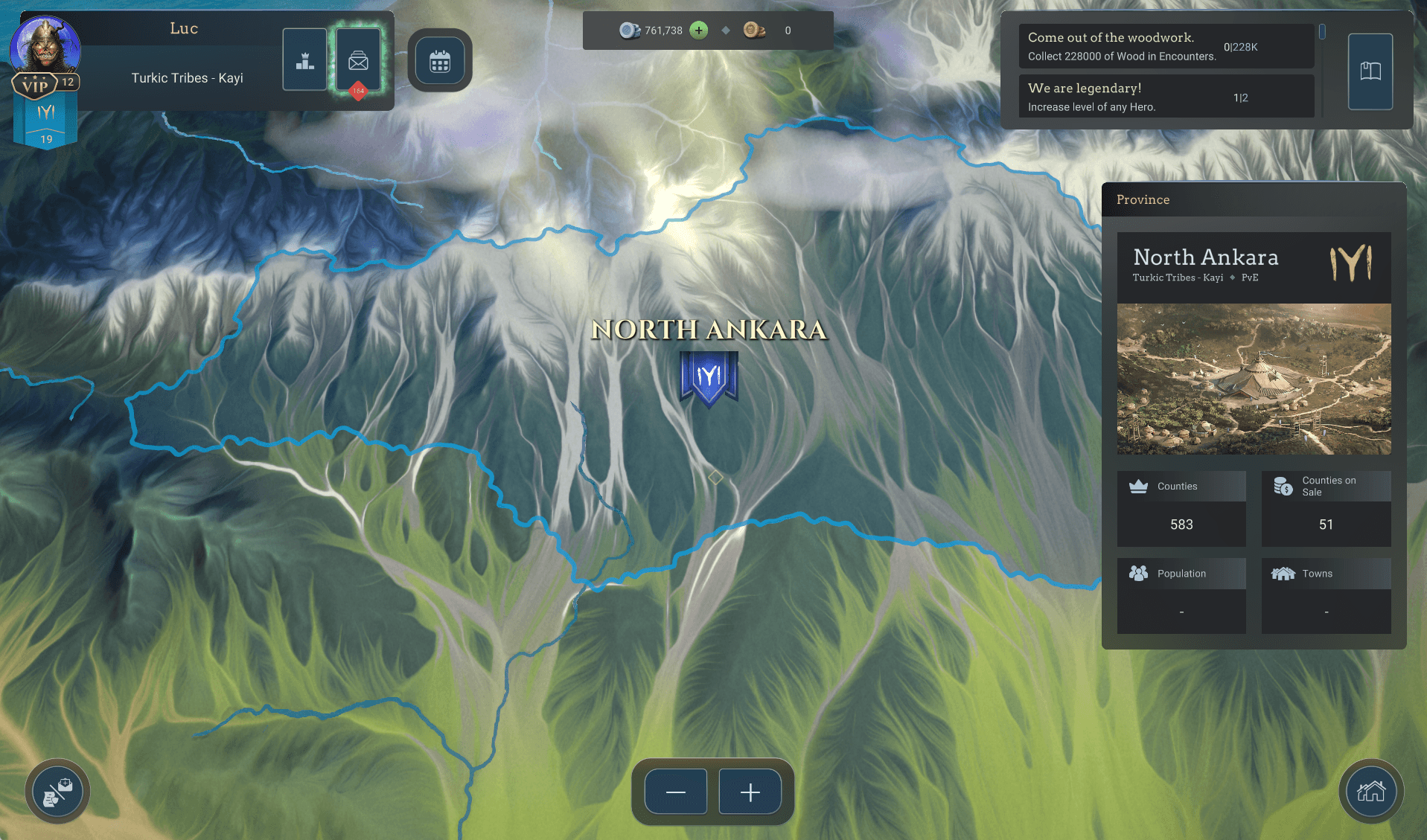Click the Counties on Sale coin icon

coord(1283,486)
